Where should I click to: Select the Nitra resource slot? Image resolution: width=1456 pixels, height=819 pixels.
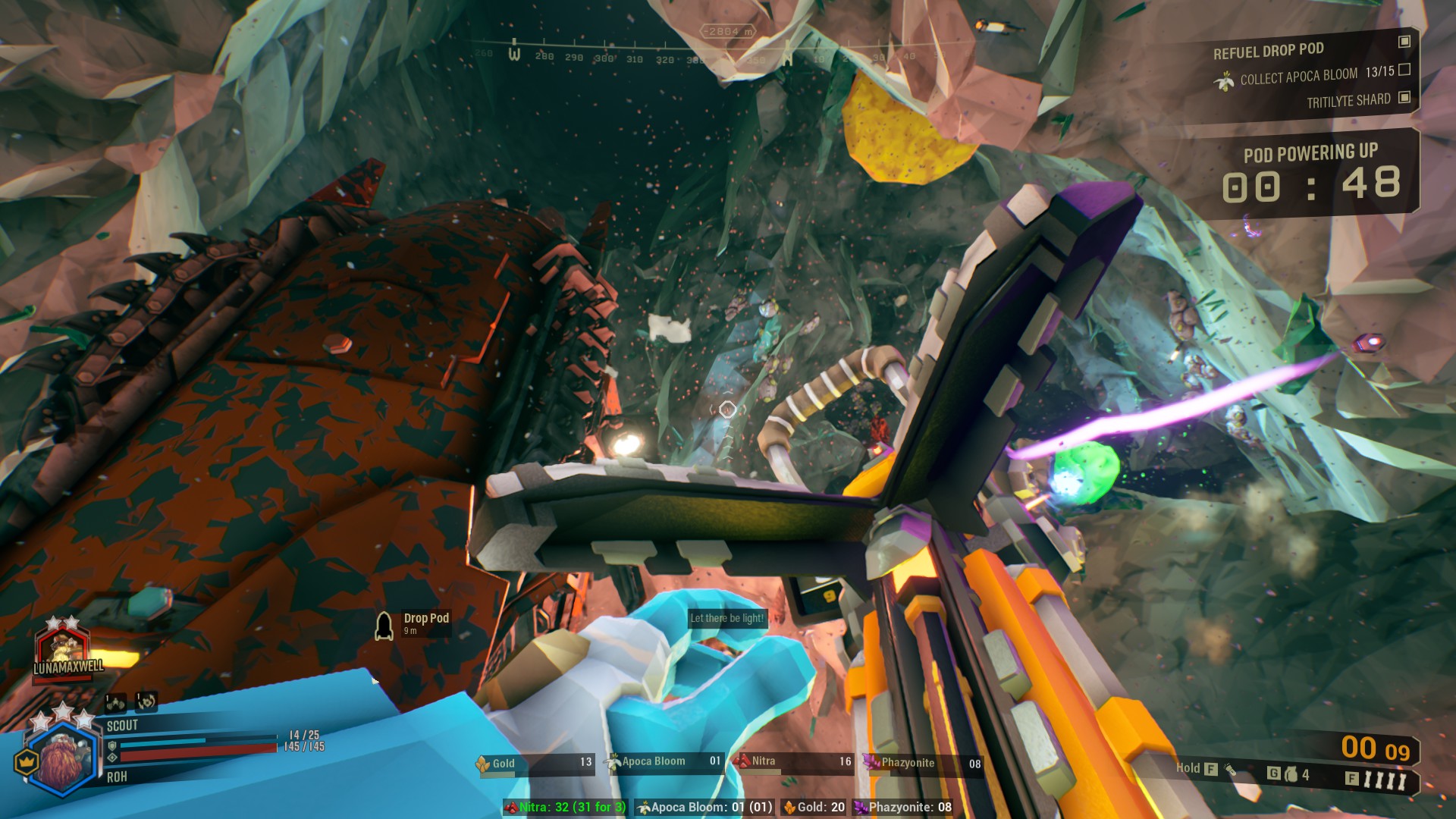click(792, 762)
